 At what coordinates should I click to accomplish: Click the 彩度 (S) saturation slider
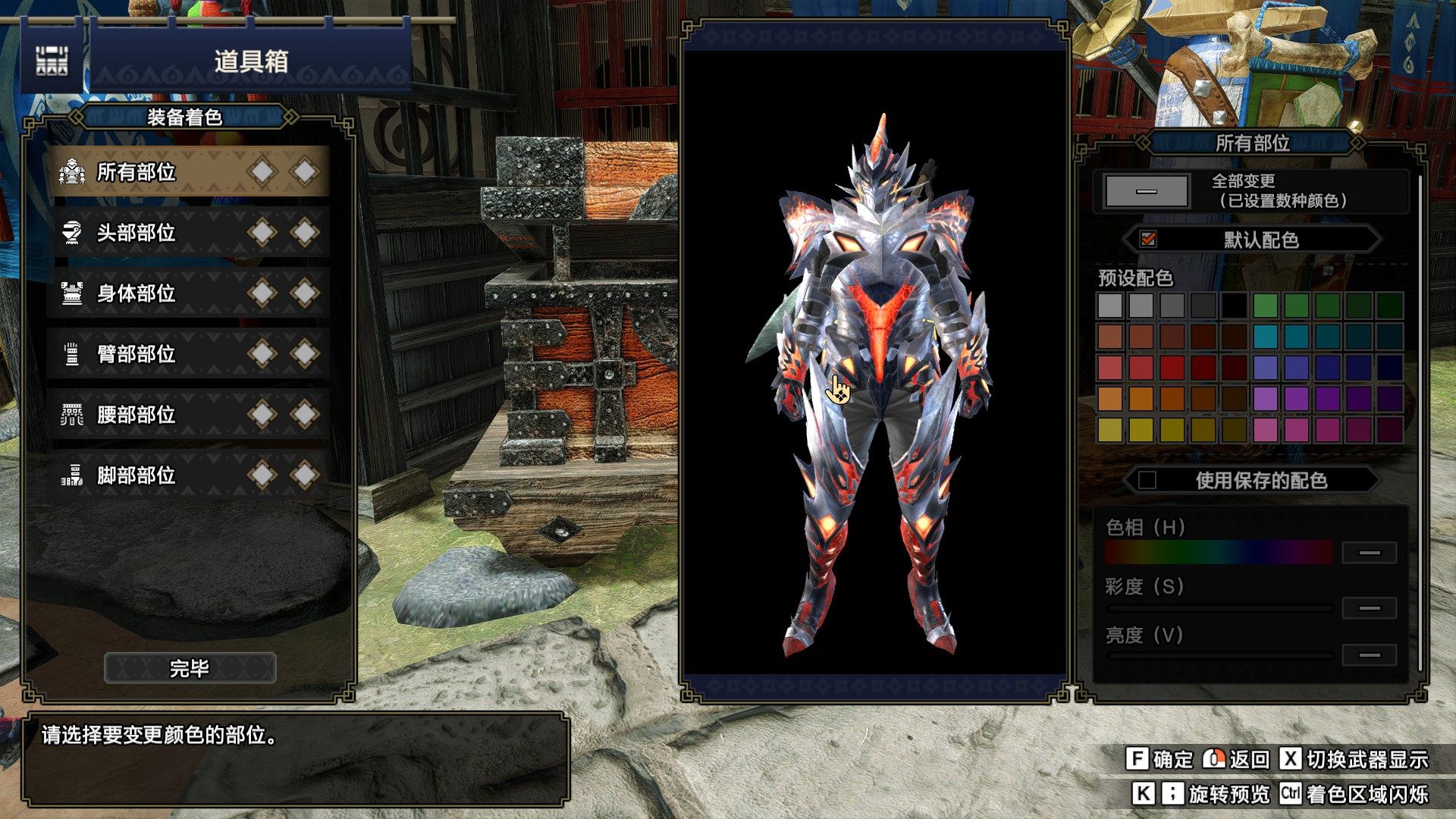[x=1219, y=608]
